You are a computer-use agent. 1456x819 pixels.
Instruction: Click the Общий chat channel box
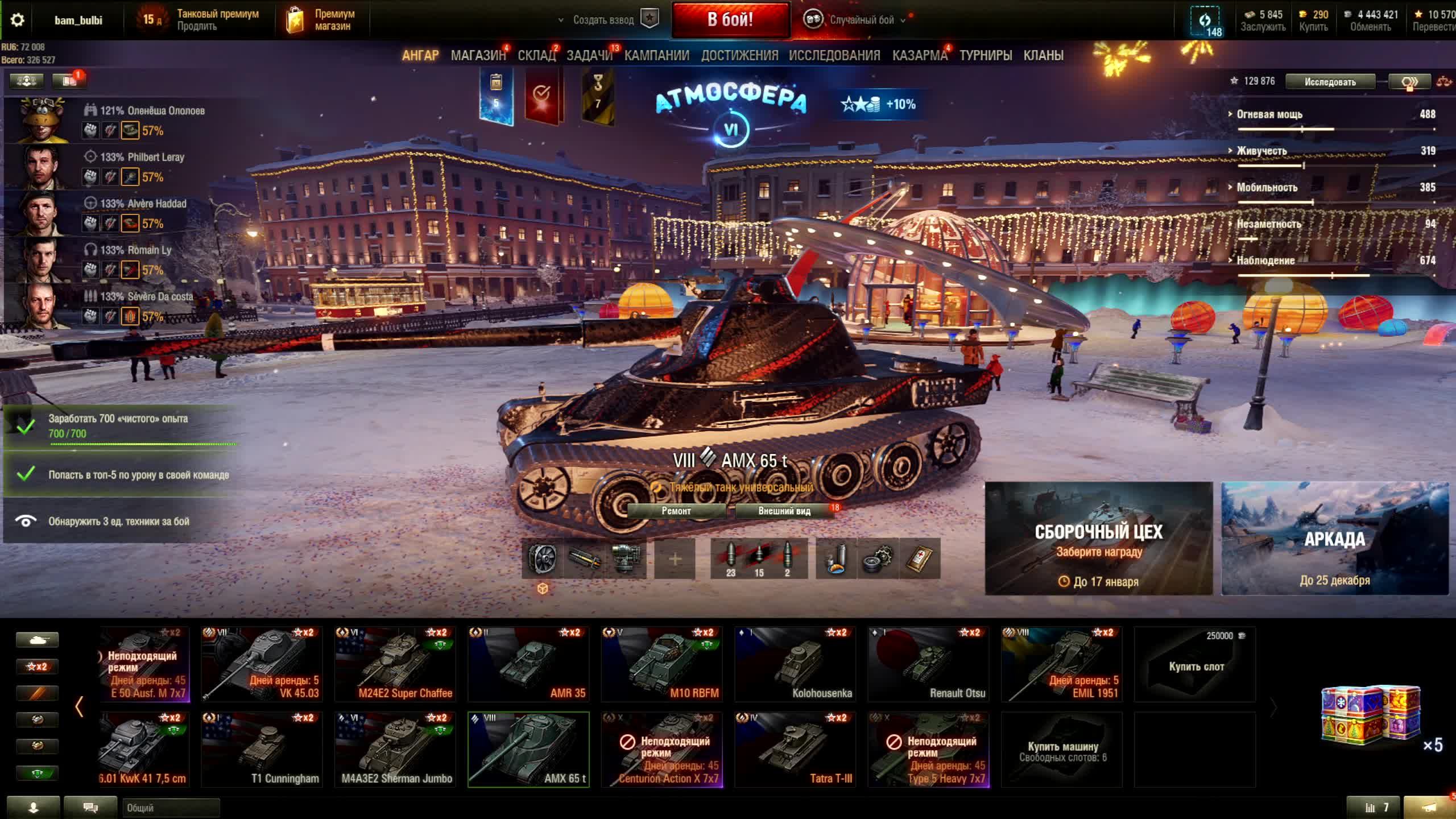click(x=171, y=808)
